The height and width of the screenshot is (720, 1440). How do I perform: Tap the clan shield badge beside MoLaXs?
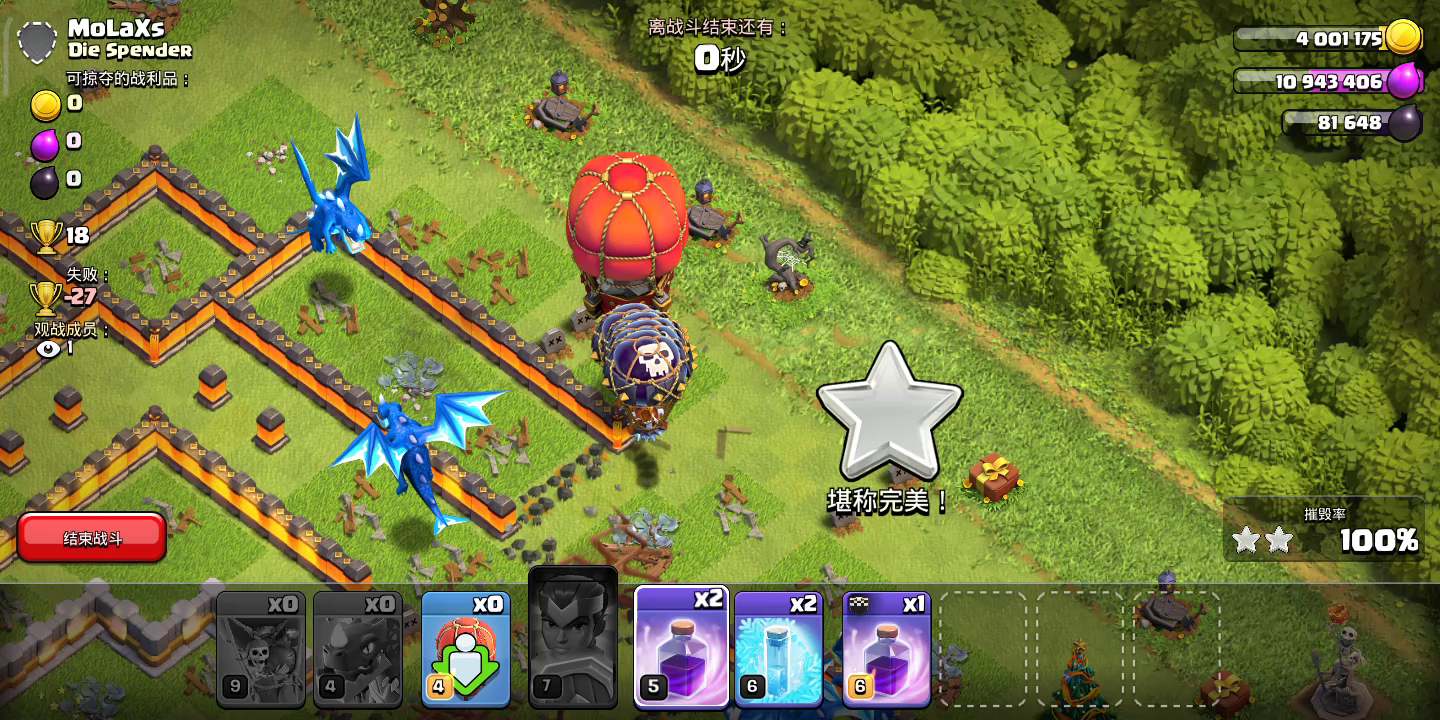click(x=38, y=43)
